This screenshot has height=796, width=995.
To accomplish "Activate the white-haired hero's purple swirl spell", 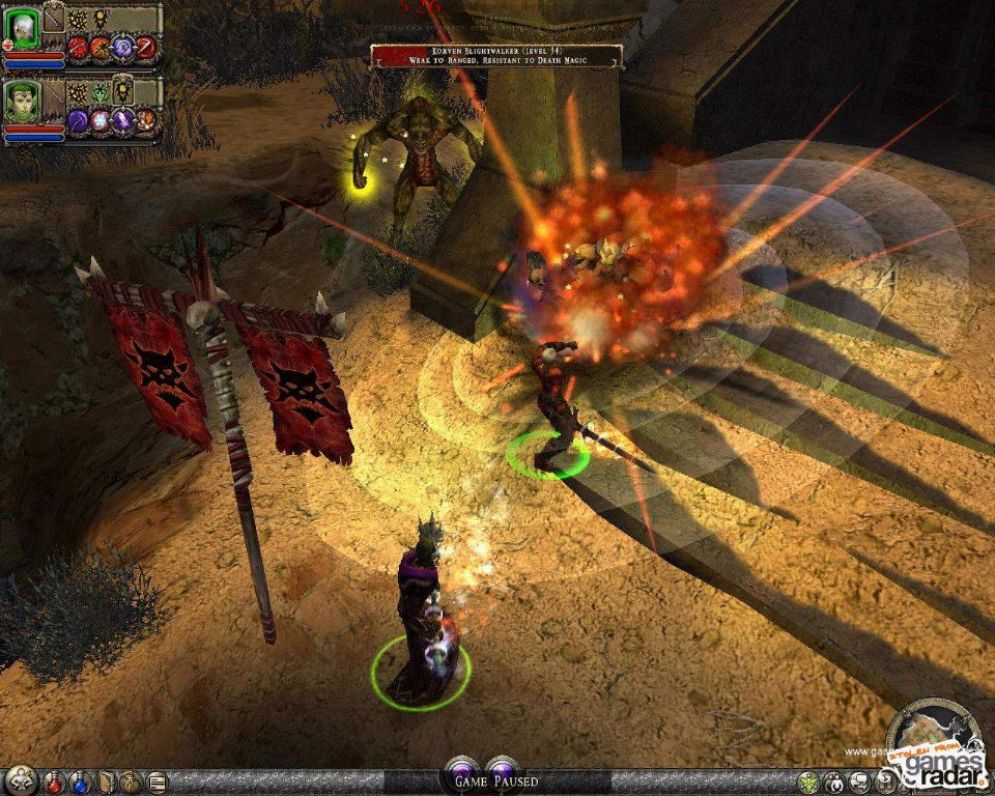I will pyautogui.click(x=124, y=46).
